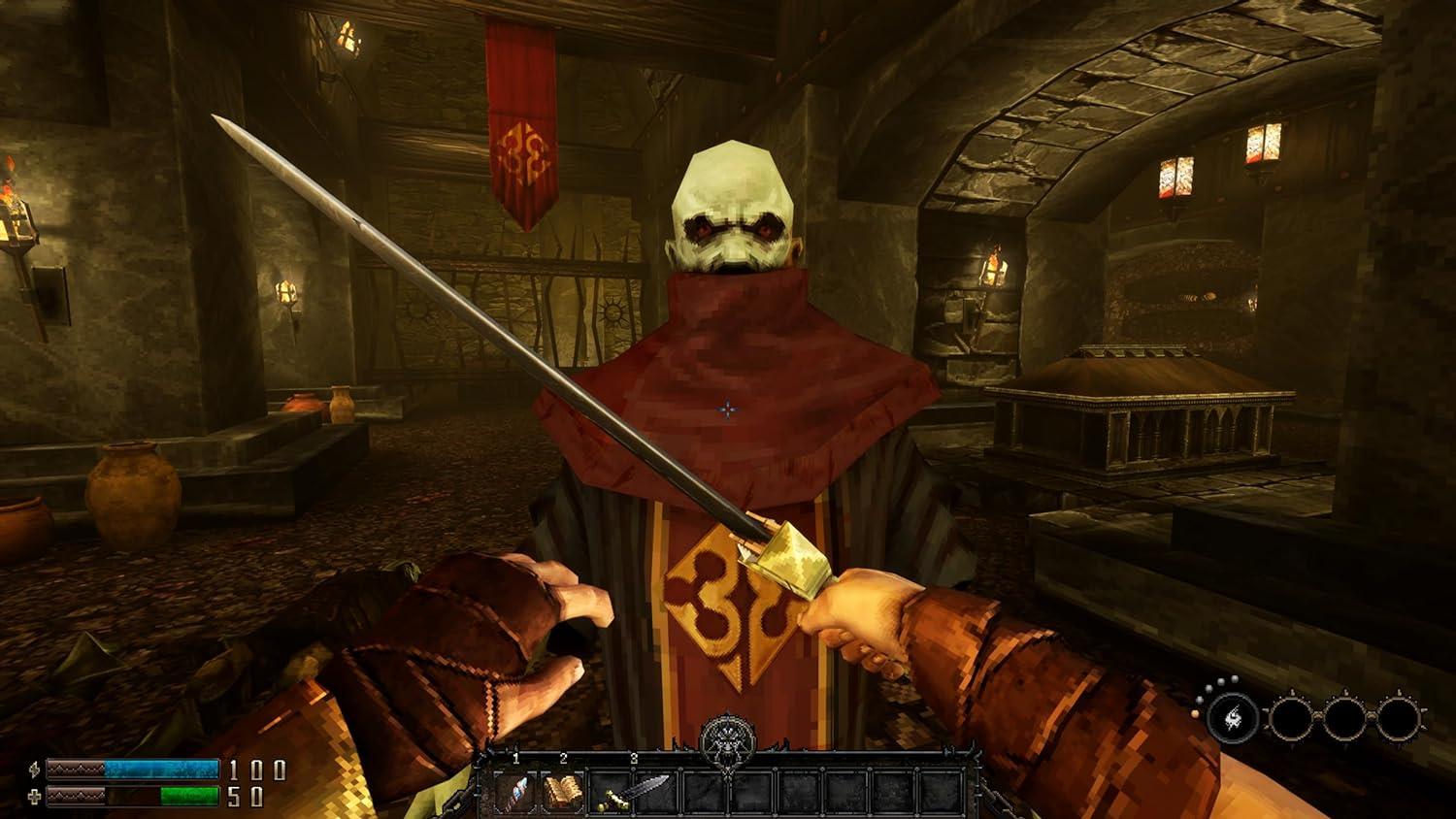Open the spellbook item in hotbar slot 2
The width and height of the screenshot is (1456, 819).
click(x=563, y=793)
